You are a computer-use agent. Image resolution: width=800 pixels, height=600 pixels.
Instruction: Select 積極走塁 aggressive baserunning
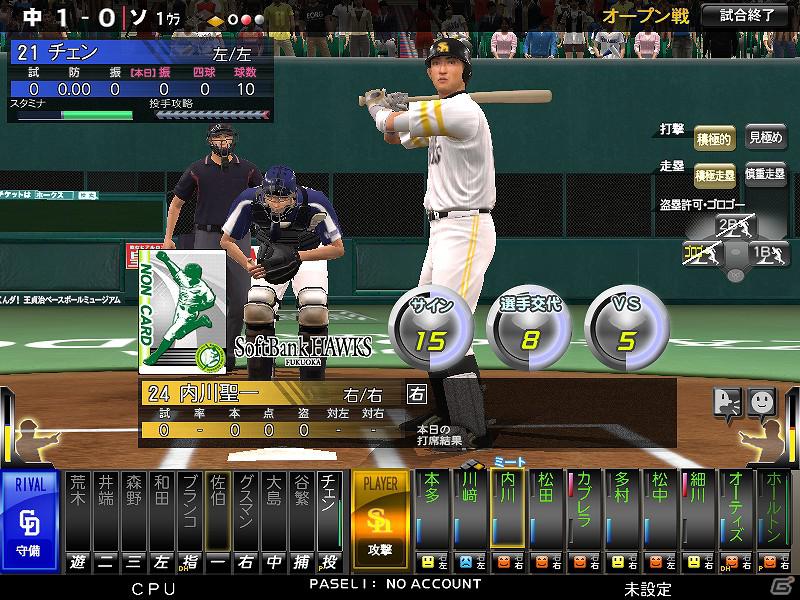[714, 175]
